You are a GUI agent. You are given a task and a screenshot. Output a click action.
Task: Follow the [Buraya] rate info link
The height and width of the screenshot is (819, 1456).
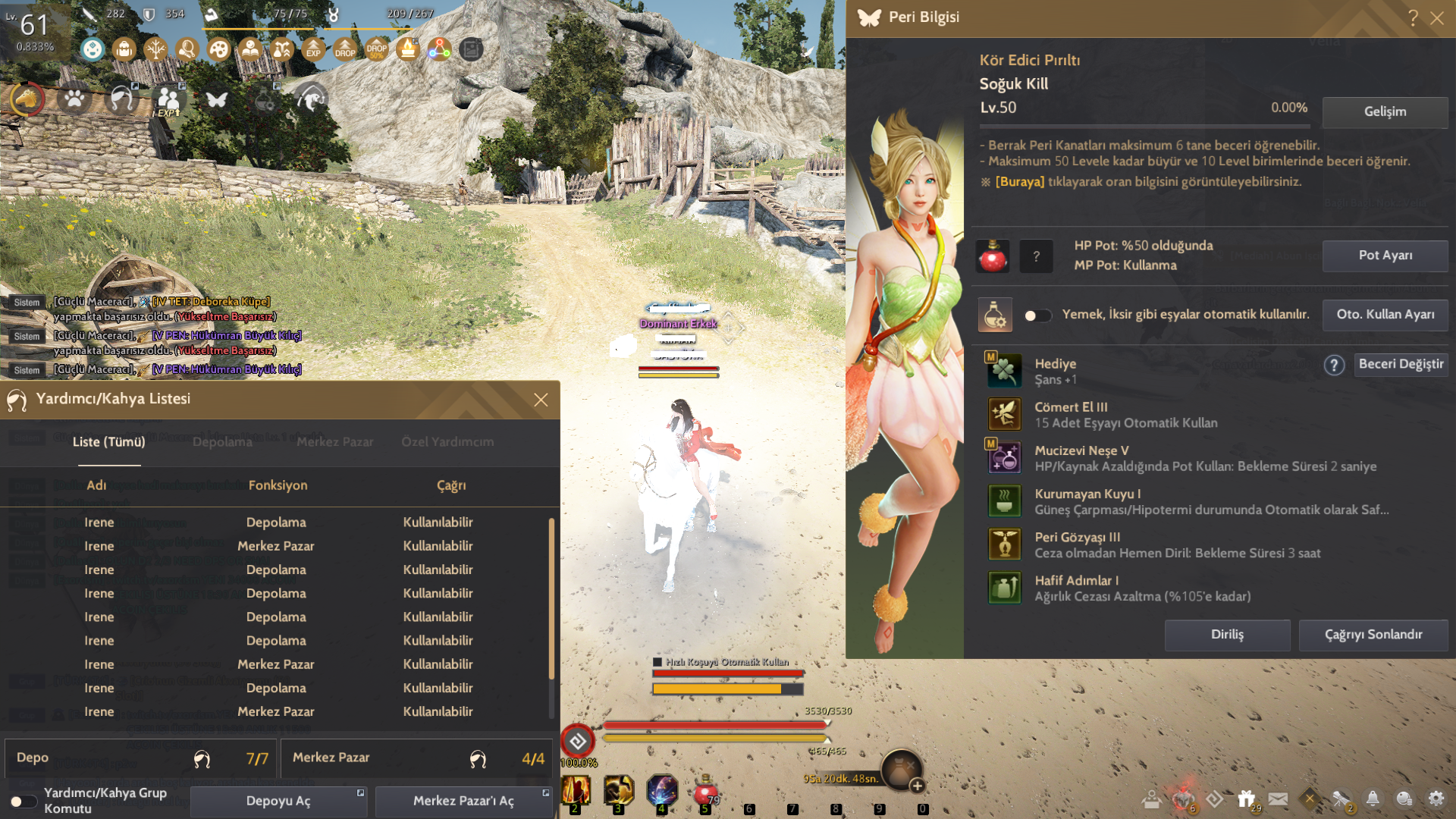(1019, 182)
